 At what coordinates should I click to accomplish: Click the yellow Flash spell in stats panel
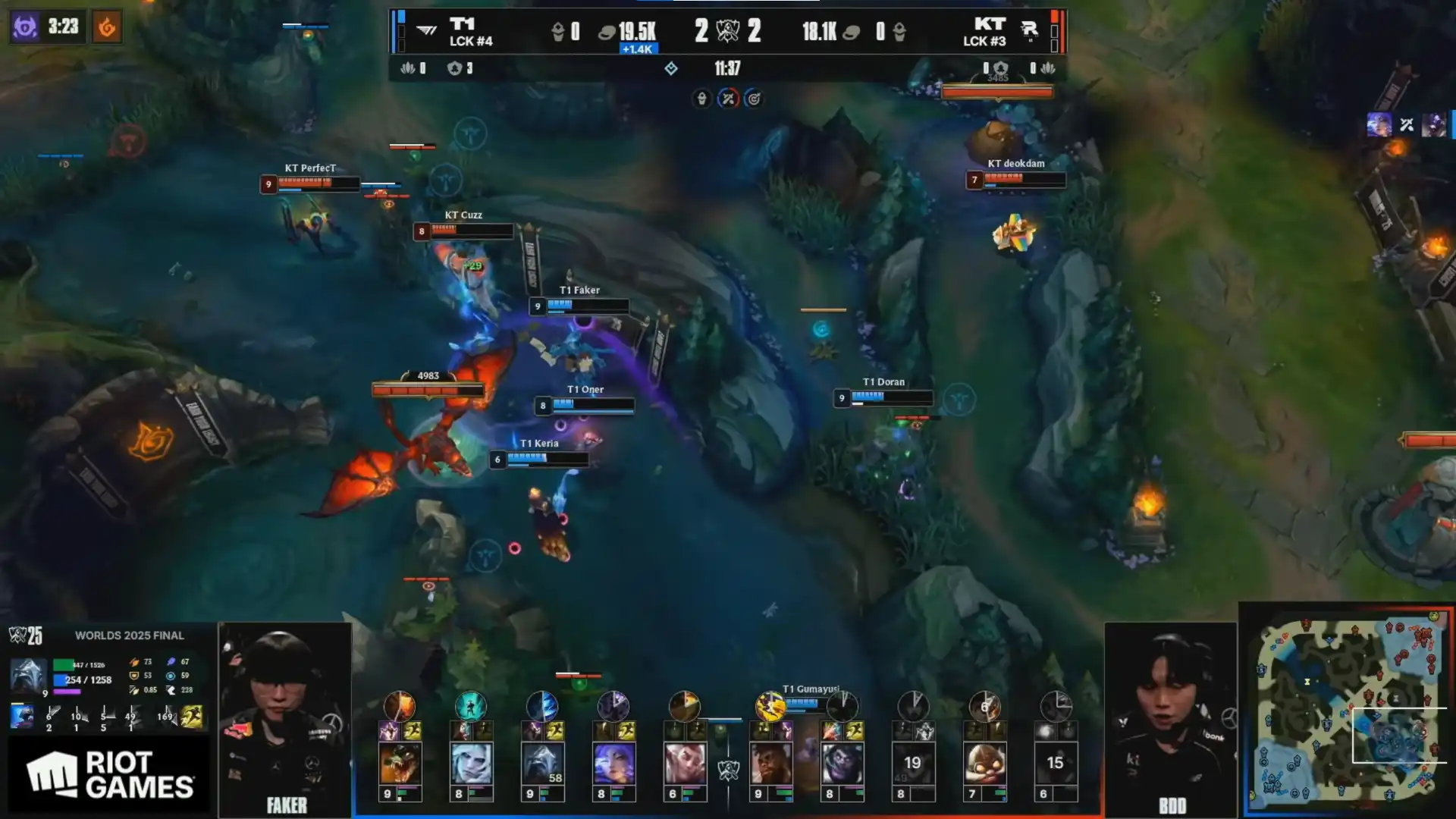click(192, 716)
